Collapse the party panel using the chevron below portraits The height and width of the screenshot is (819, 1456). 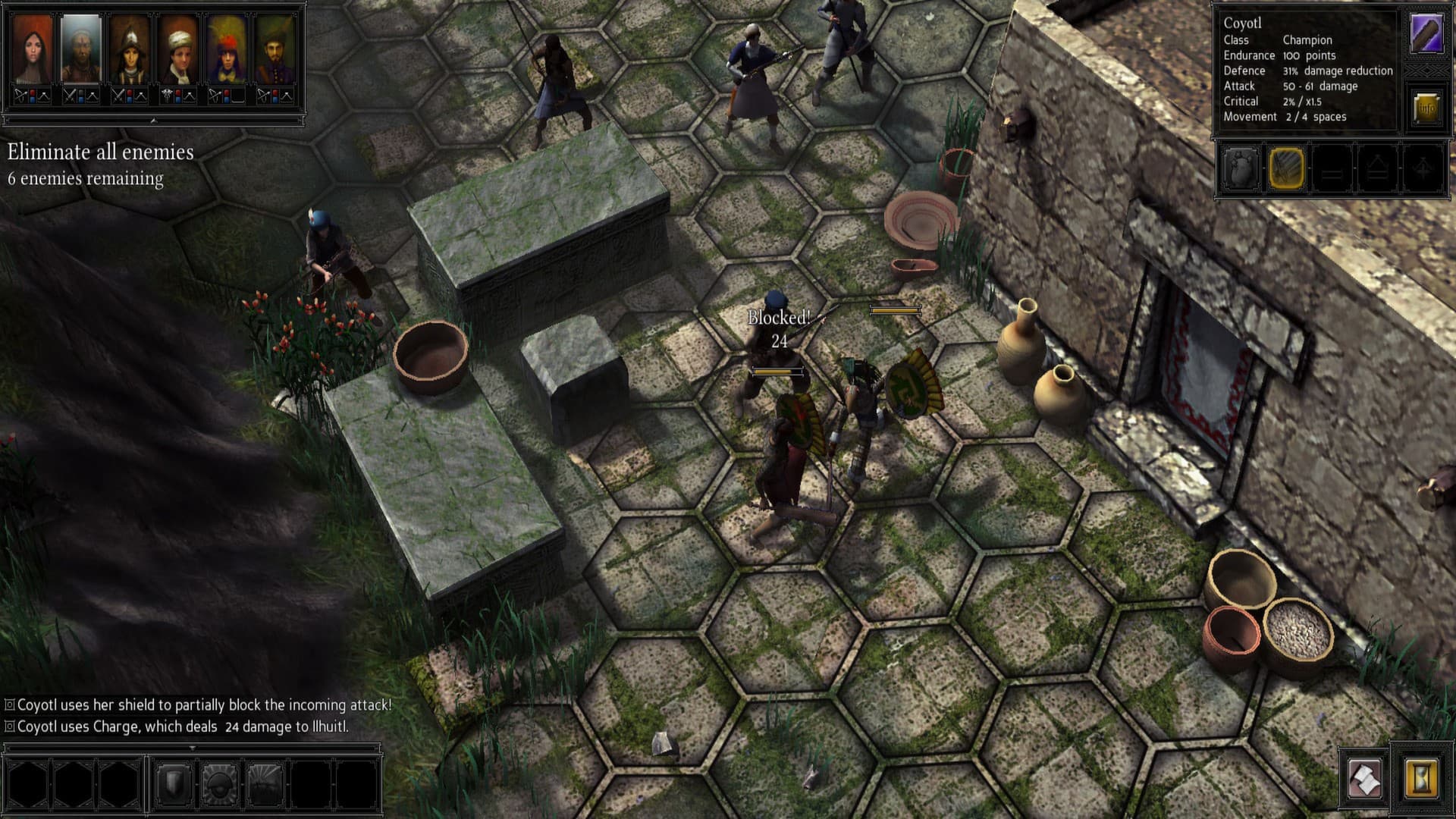(153, 121)
